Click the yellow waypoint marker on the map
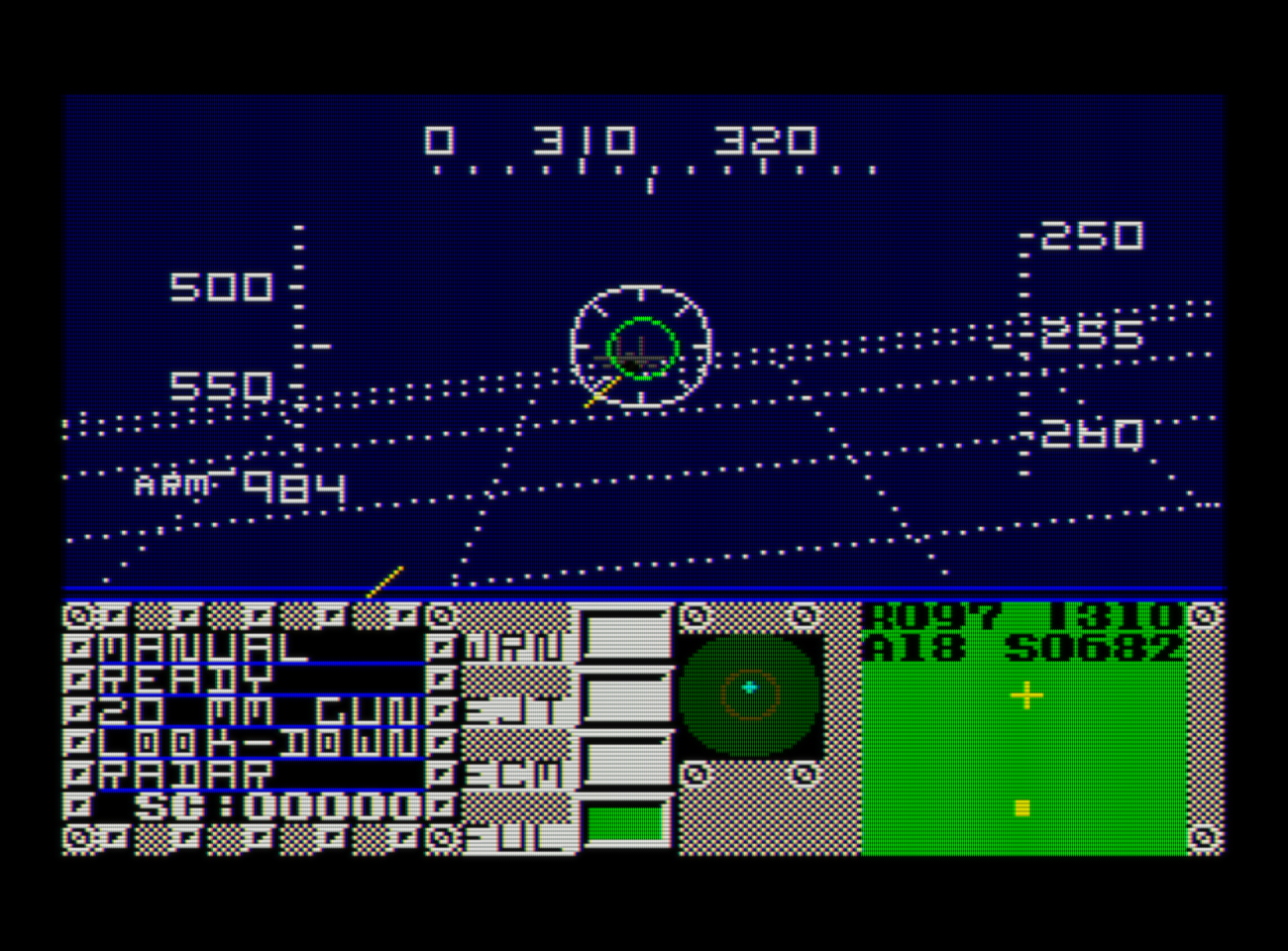Viewport: 1288px width, 951px height. 1020,807
